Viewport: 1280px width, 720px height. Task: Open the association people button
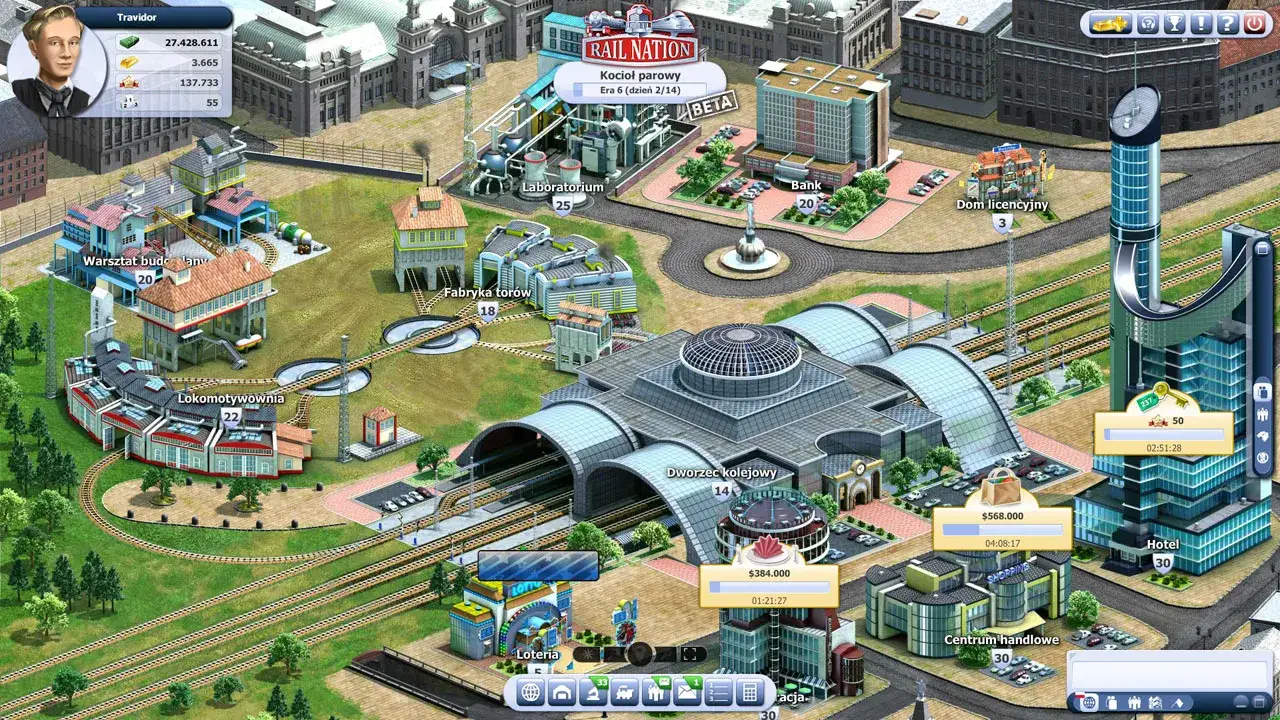point(656,692)
